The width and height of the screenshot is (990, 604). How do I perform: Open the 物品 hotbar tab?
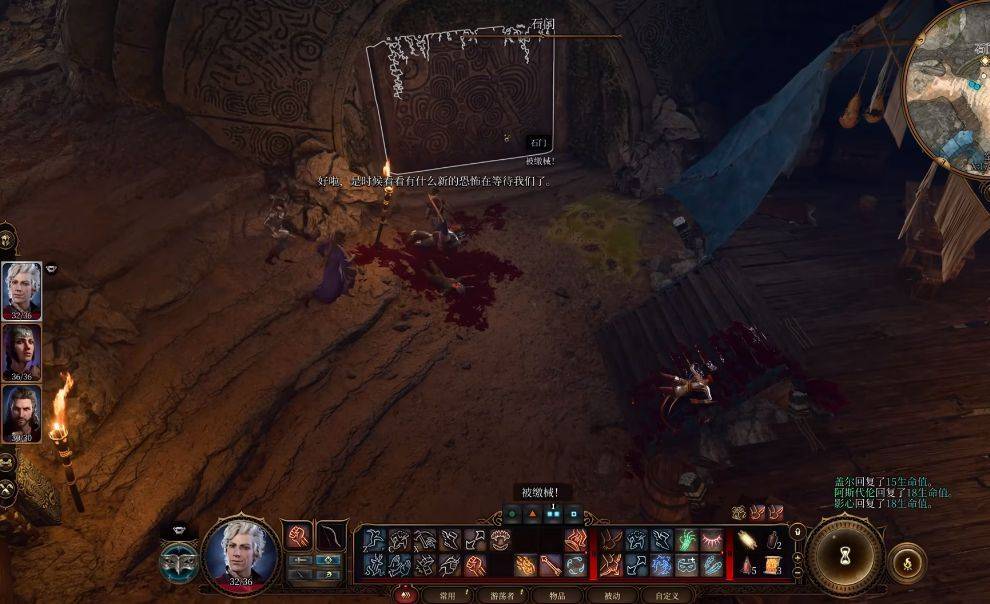point(557,596)
